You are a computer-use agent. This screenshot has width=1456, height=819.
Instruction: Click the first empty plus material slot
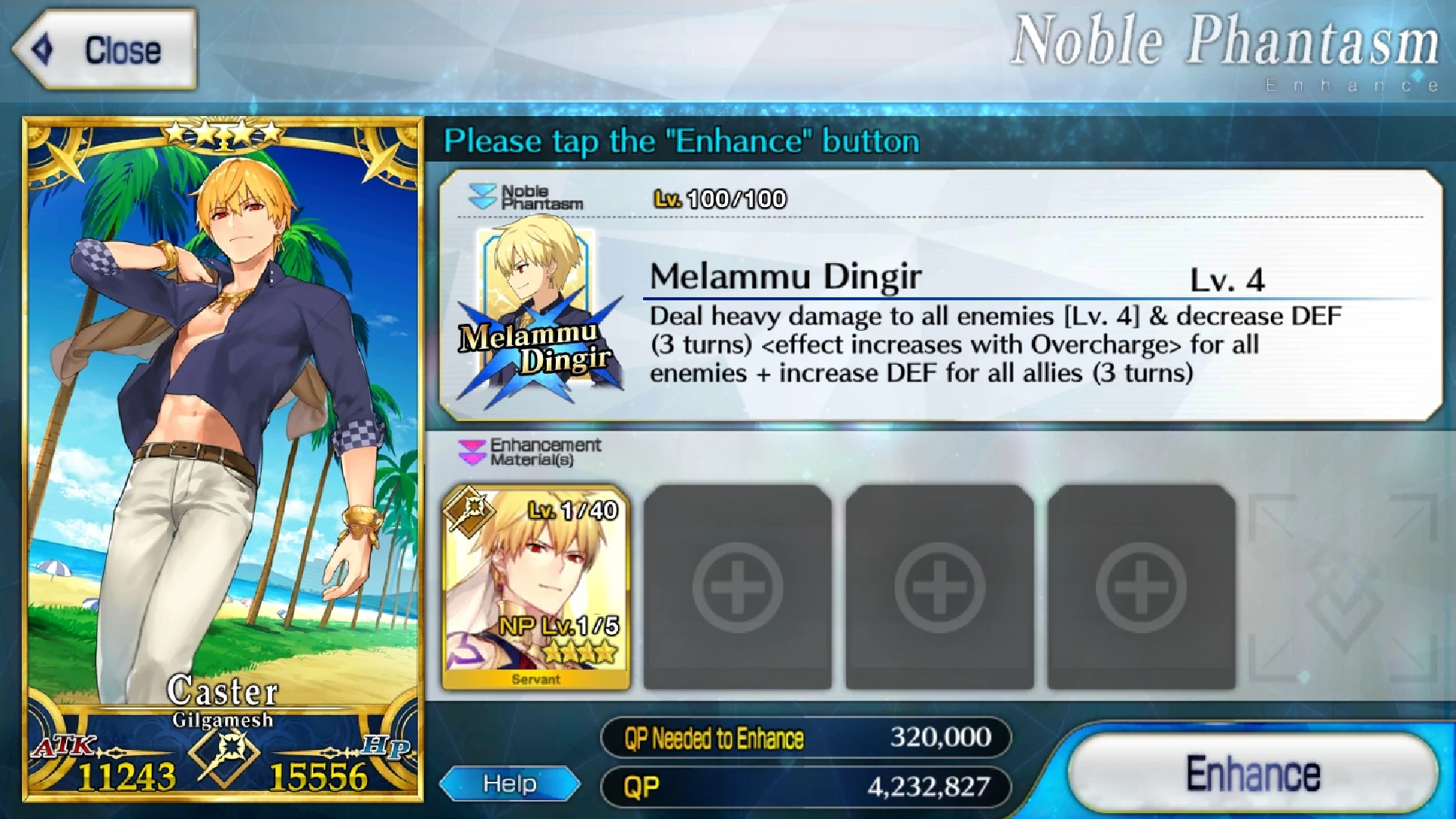pyautogui.click(x=737, y=586)
